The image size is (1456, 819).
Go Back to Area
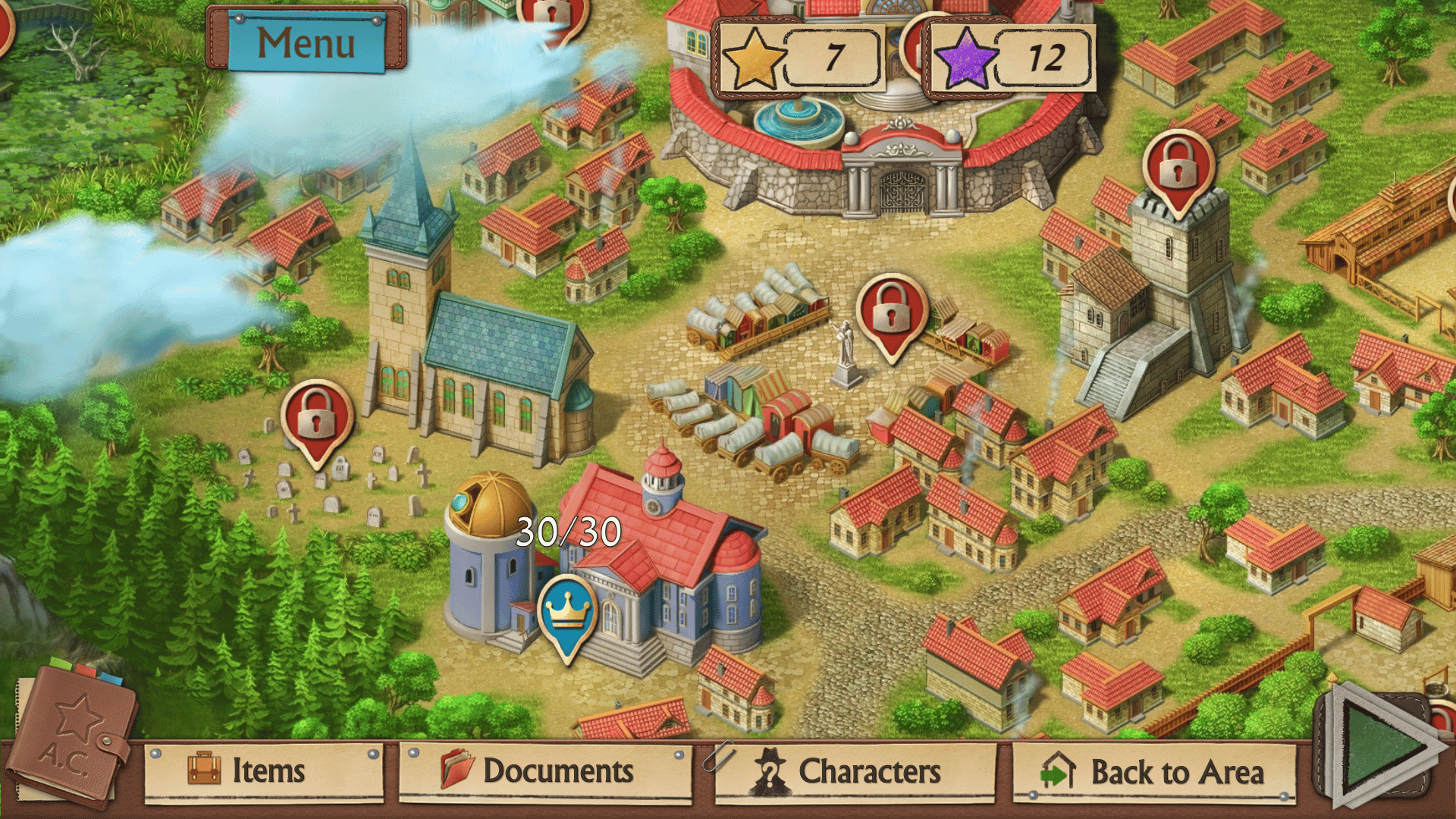[1154, 773]
